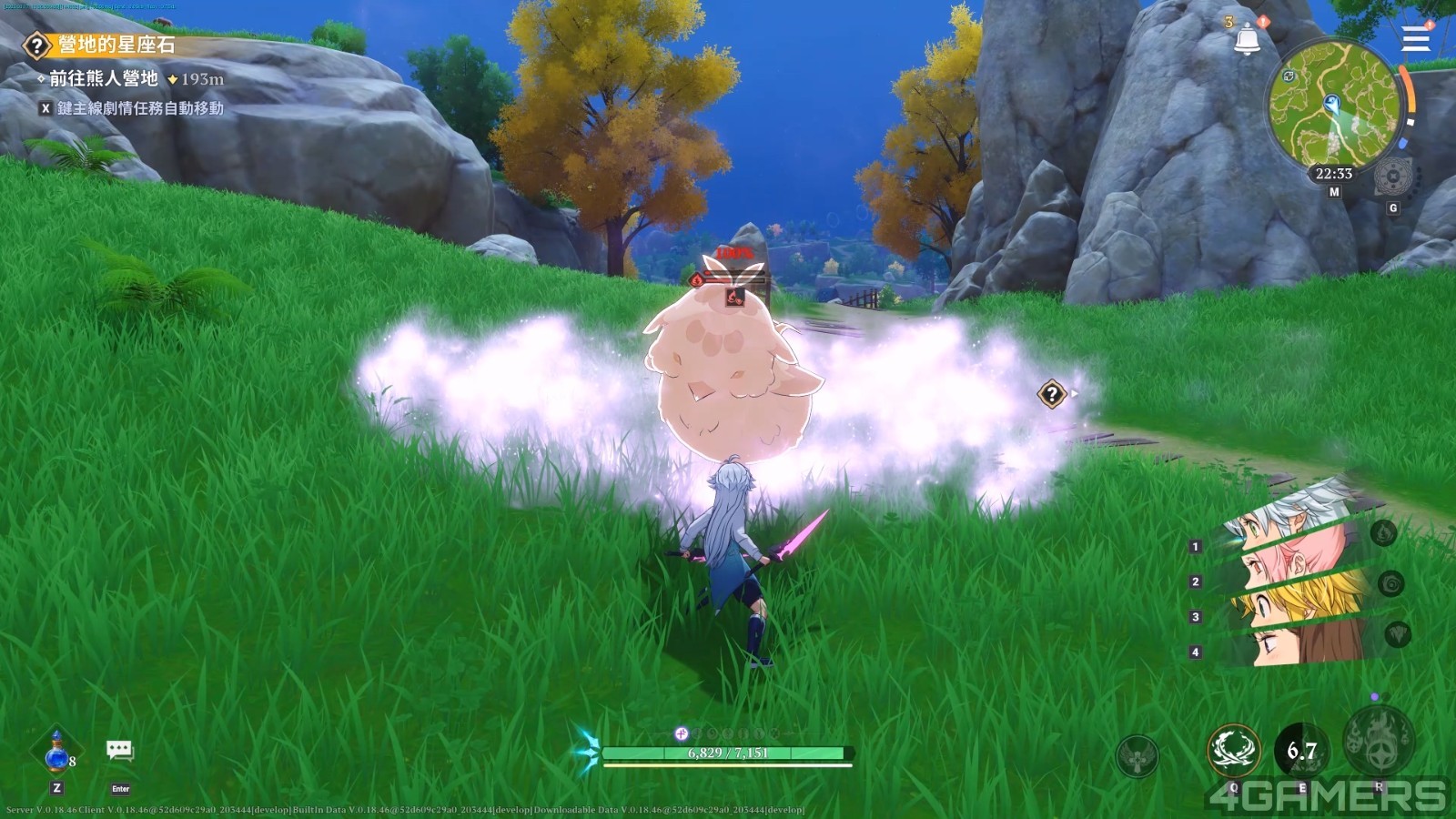
Task: Open the notification bell
Action: tap(1247, 39)
